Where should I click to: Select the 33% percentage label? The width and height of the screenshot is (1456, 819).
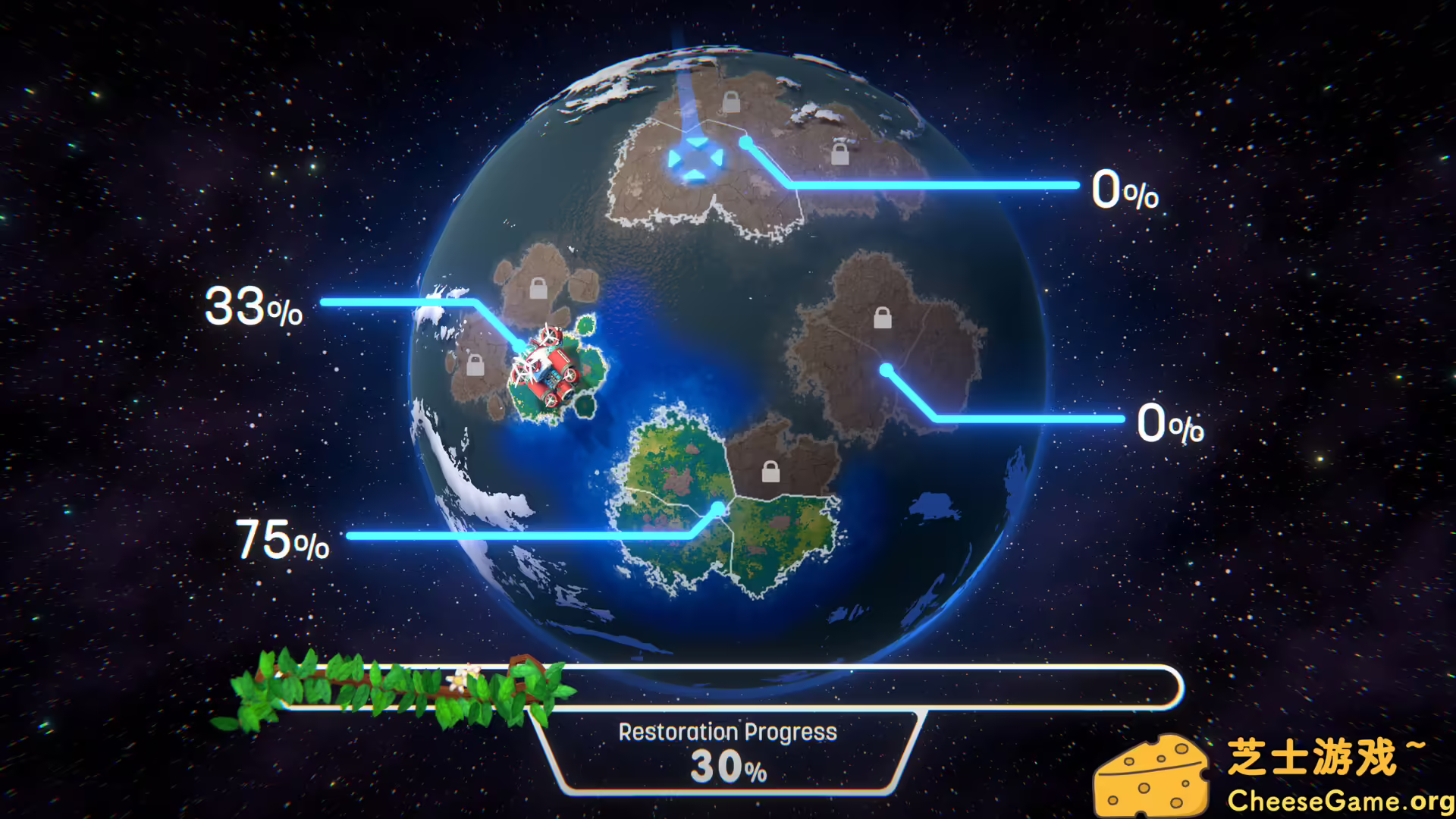[255, 306]
